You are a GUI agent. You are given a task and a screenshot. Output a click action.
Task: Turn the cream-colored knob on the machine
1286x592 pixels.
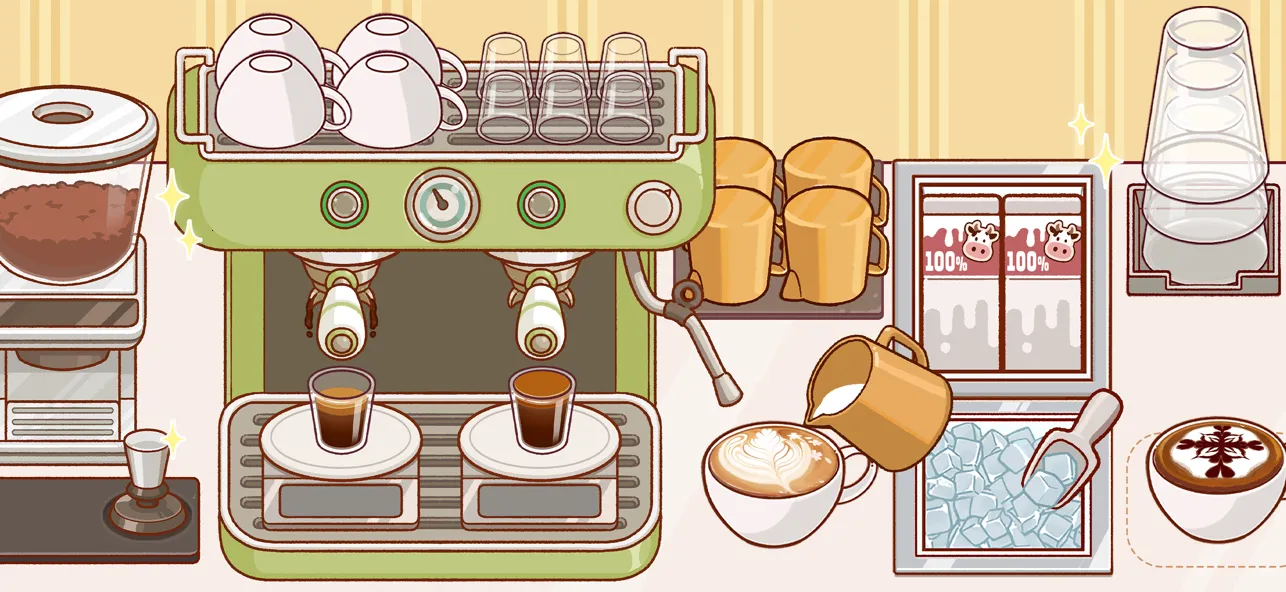[651, 206]
